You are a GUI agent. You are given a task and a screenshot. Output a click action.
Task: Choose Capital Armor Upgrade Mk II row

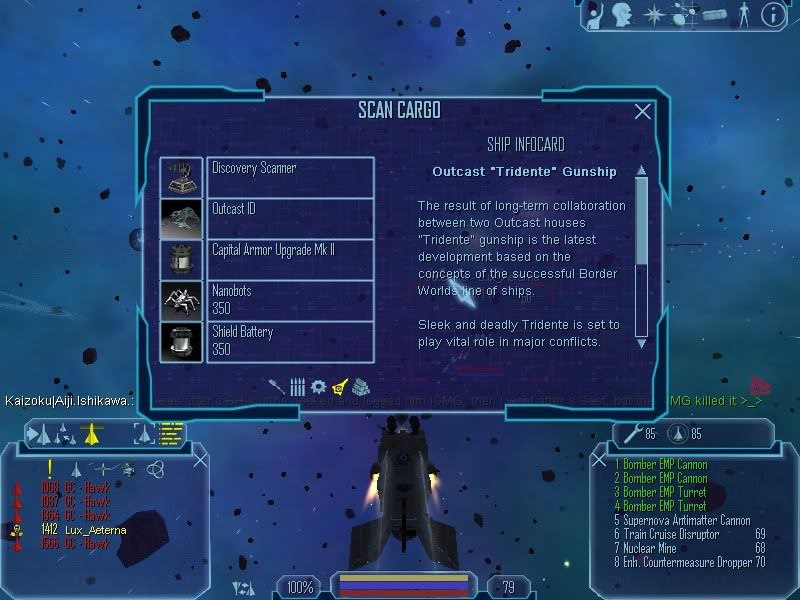coord(290,259)
